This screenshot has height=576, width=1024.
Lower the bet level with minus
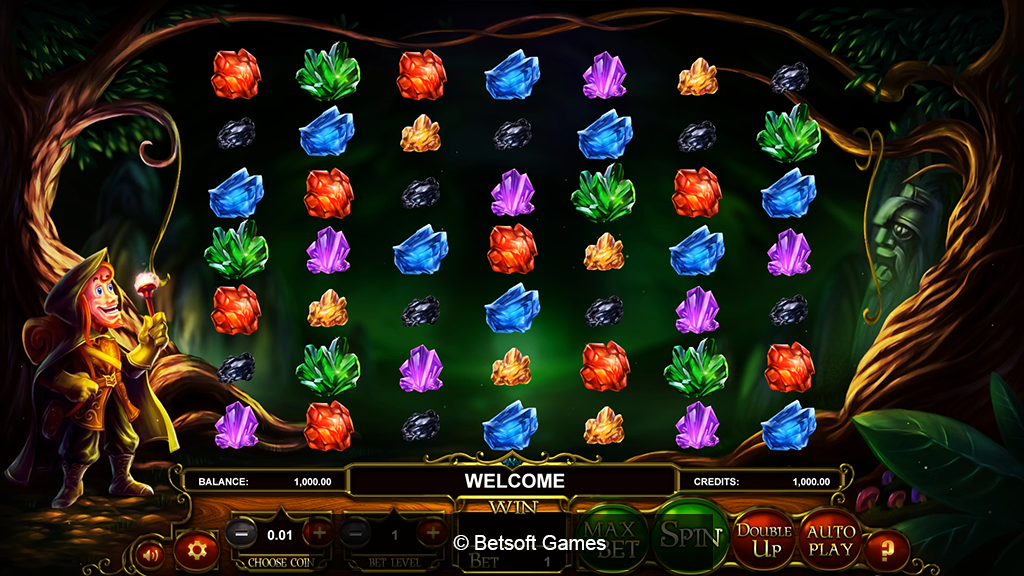[x=355, y=533]
